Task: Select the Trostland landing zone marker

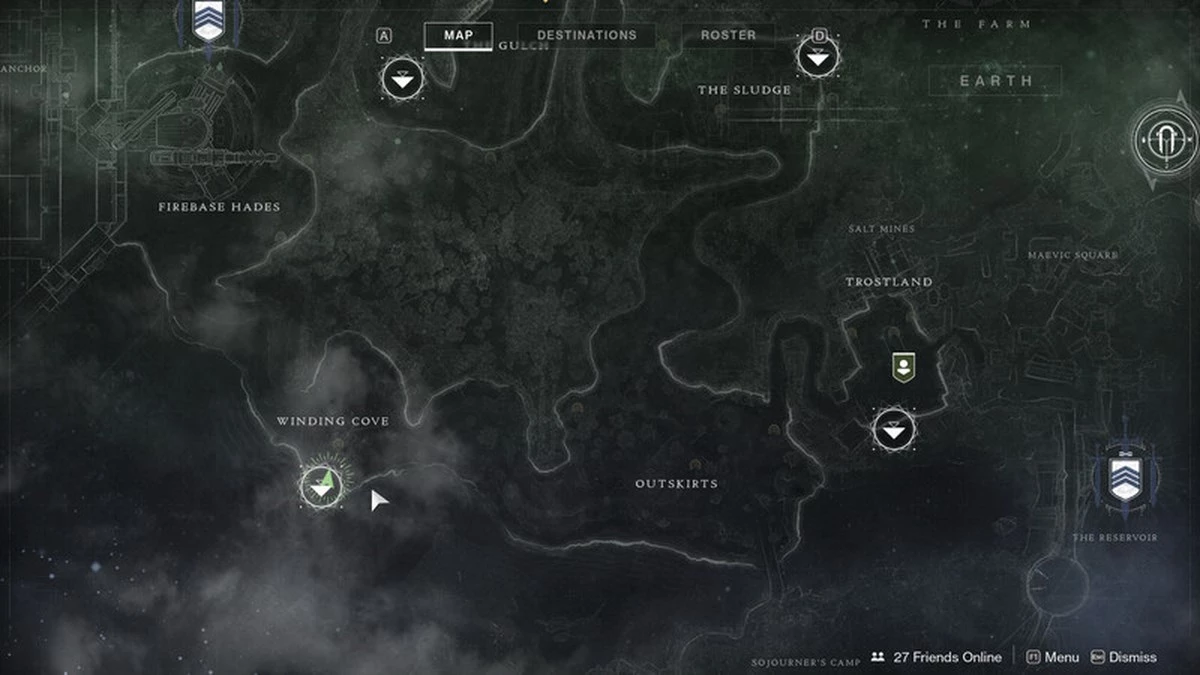Action: (x=894, y=430)
